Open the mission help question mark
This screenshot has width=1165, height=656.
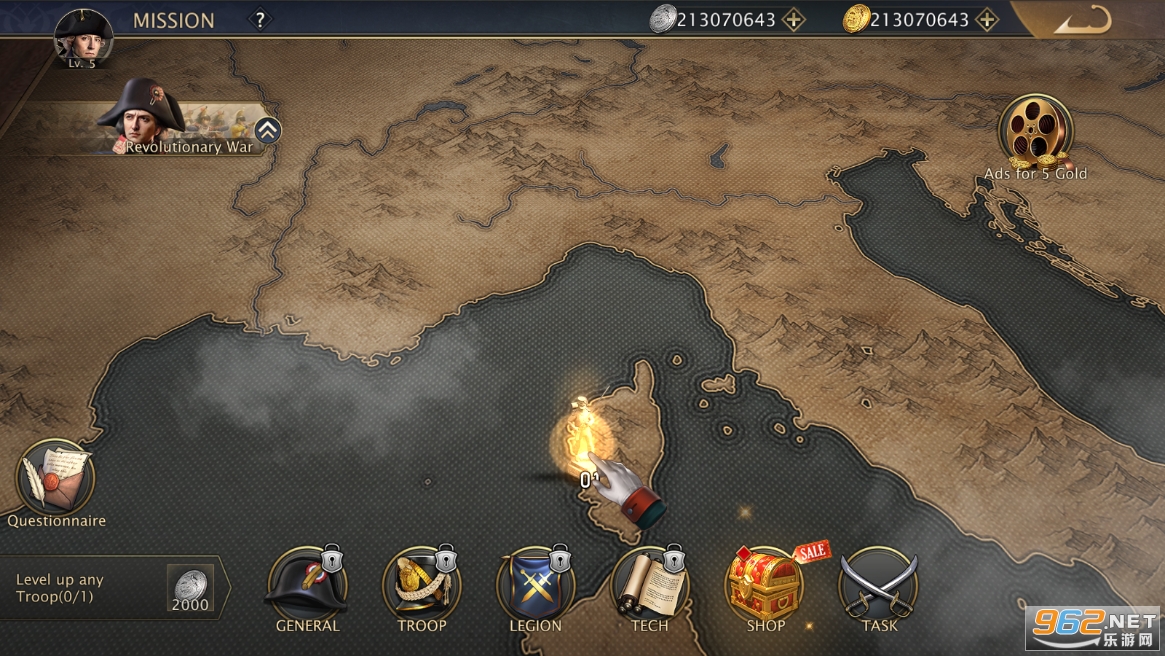click(x=260, y=19)
